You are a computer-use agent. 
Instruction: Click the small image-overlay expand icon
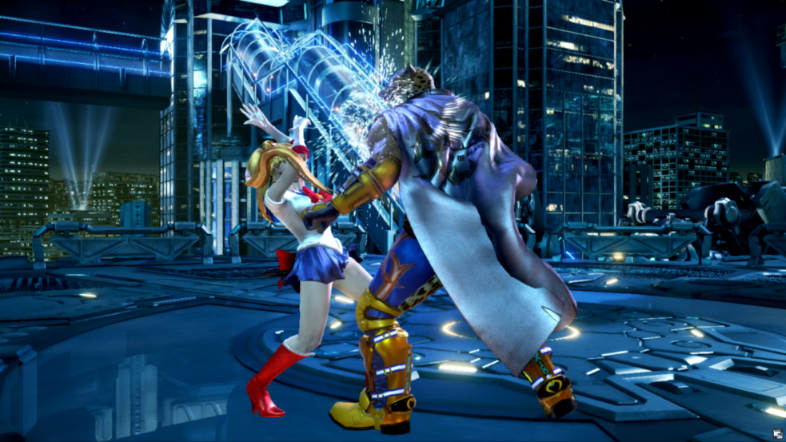point(776,433)
